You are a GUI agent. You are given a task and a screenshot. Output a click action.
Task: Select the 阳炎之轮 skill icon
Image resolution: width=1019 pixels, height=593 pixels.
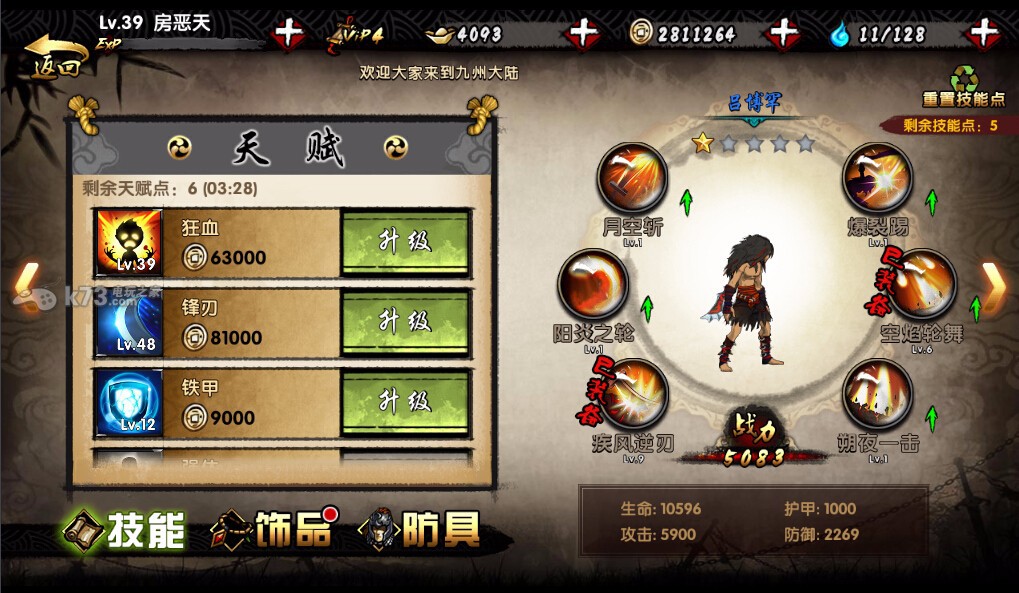pyautogui.click(x=592, y=284)
